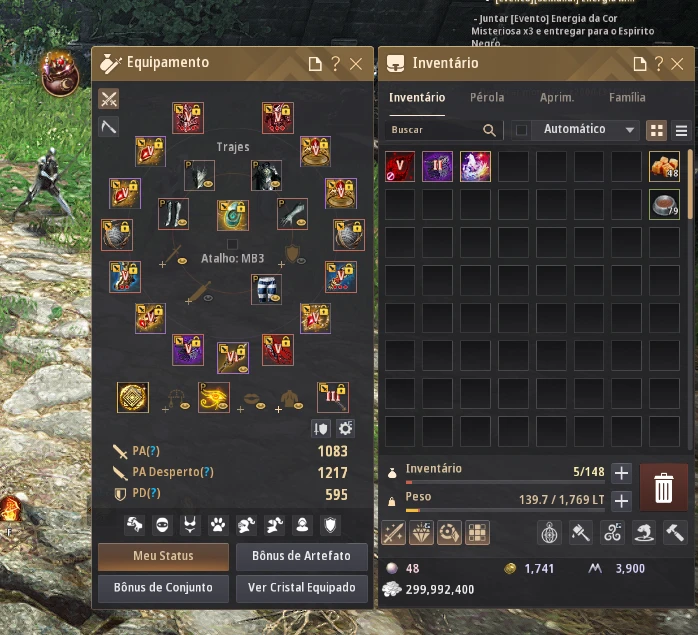The height and width of the screenshot is (635, 698).
Task: Open the Família inventory tab
Action: click(627, 98)
